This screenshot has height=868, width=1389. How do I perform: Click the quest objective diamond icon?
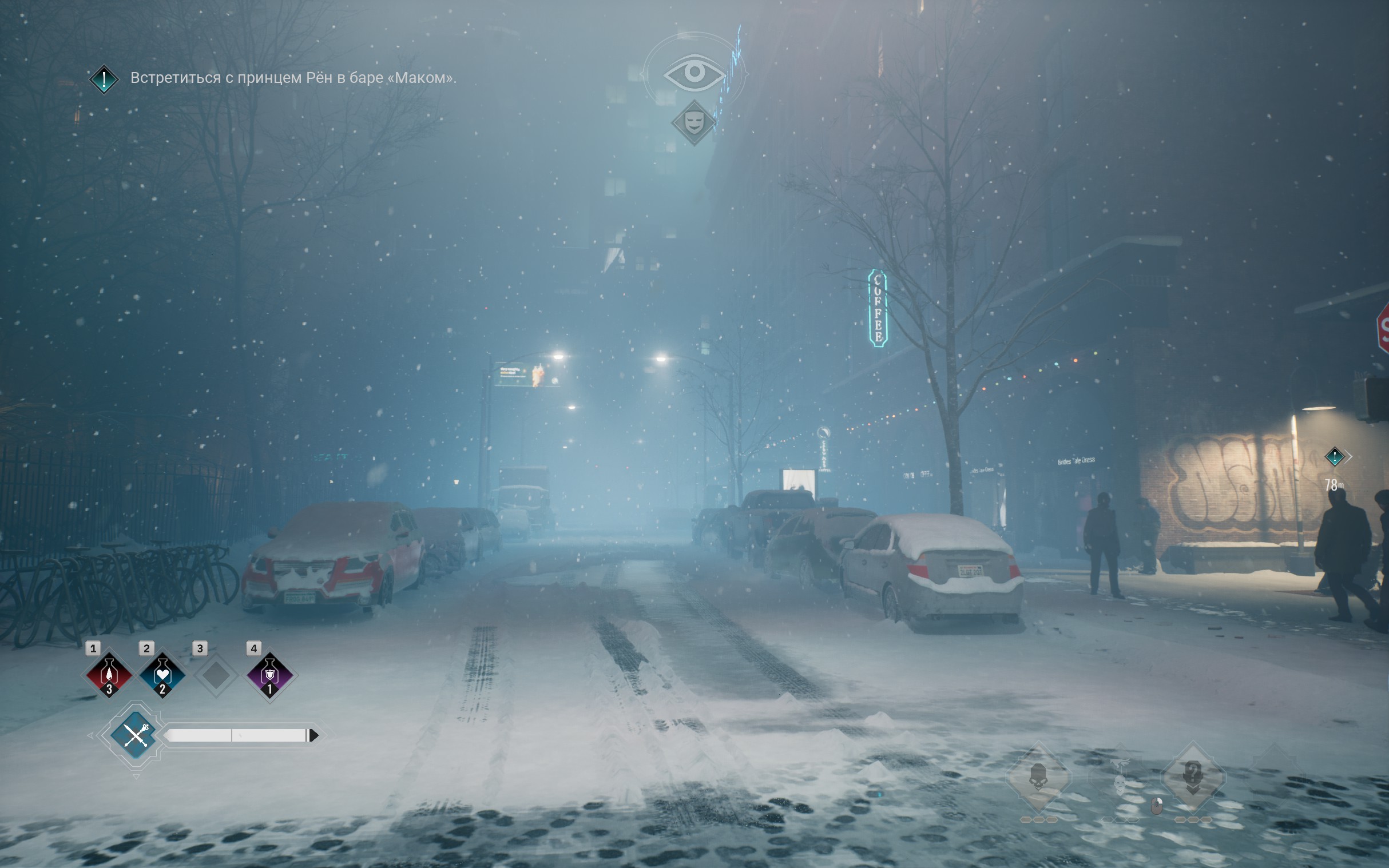(104, 79)
